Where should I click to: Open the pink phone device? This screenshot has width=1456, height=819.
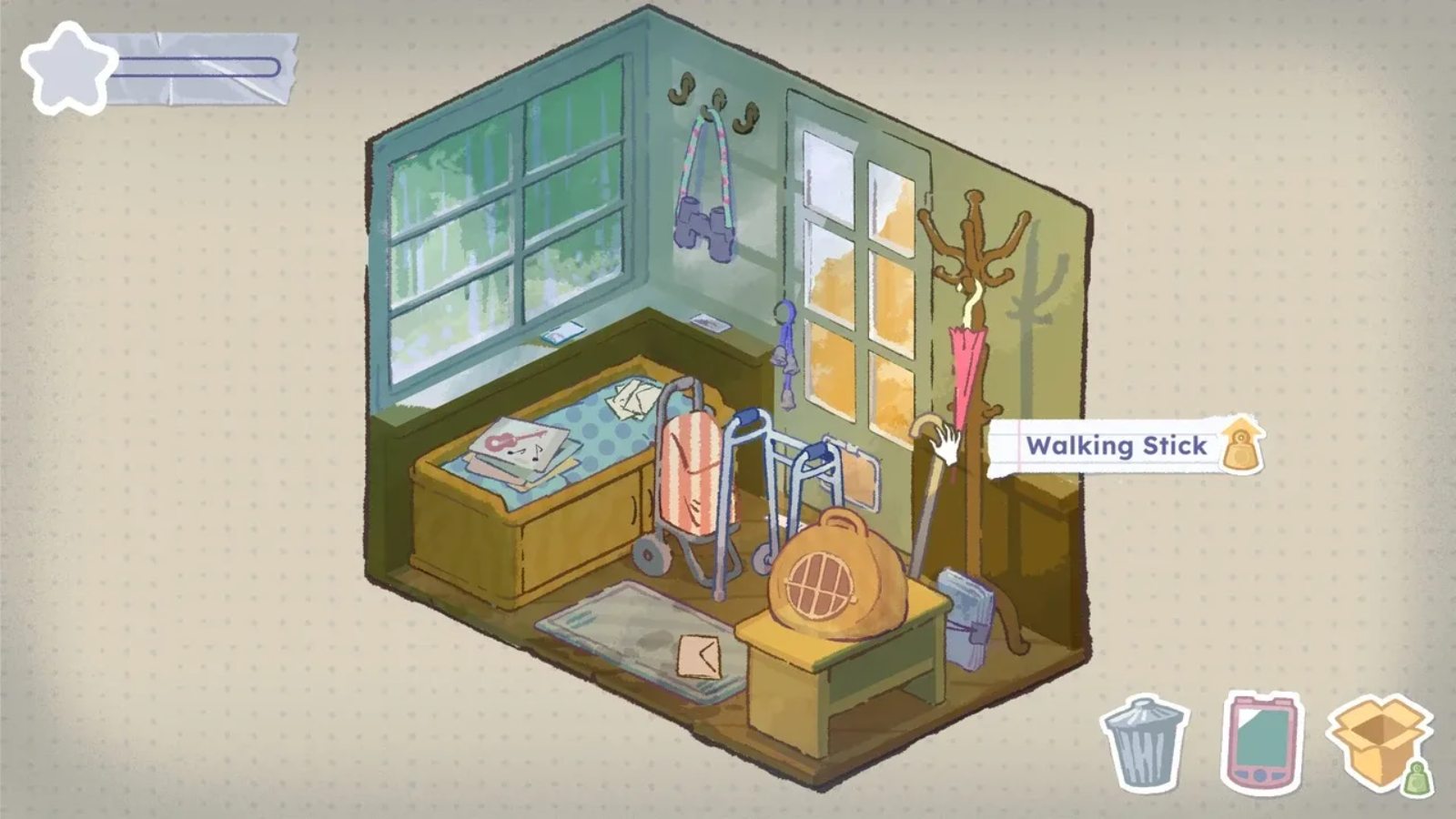click(1262, 742)
